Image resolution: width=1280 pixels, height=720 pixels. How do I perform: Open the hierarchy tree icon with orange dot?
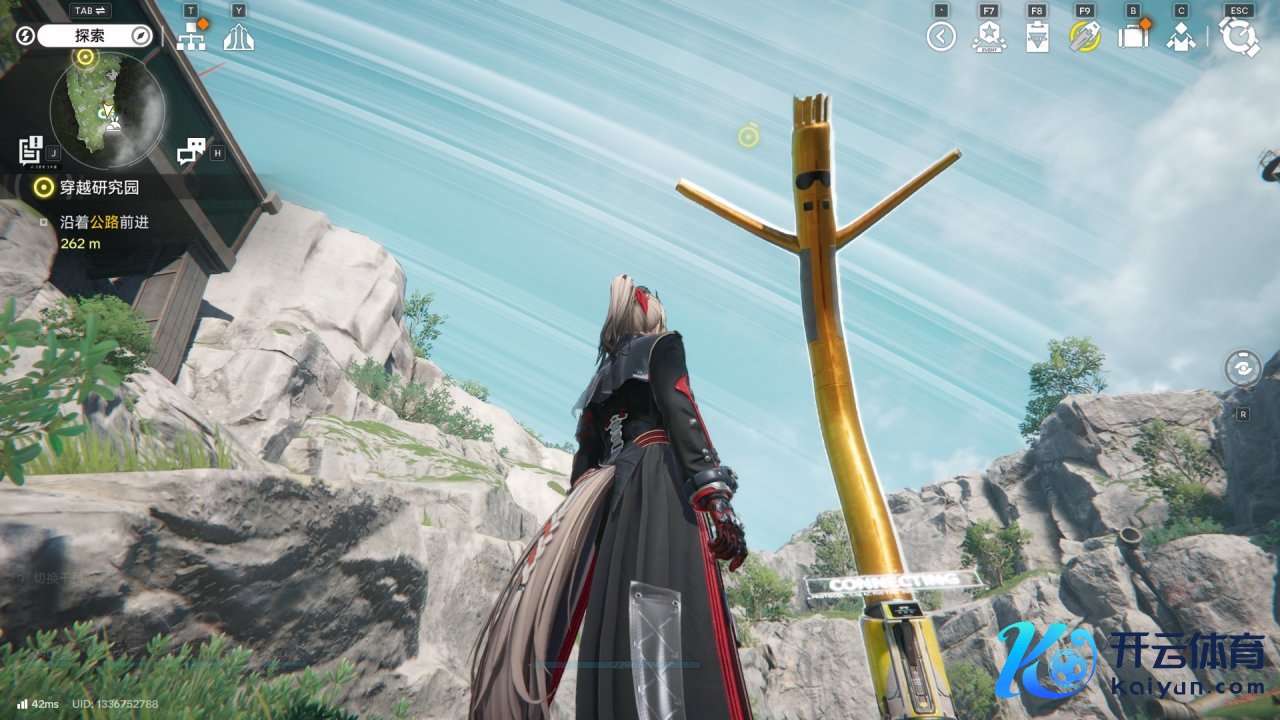(190, 36)
